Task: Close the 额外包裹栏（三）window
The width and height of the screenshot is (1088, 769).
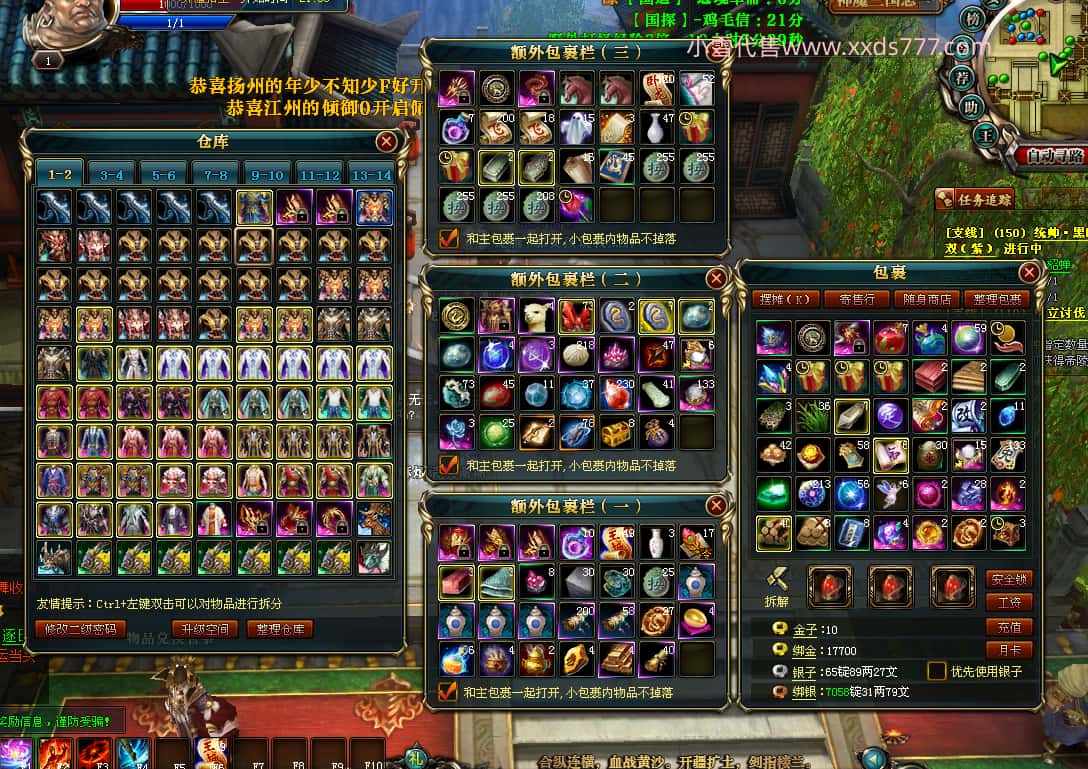Action: pos(717,51)
